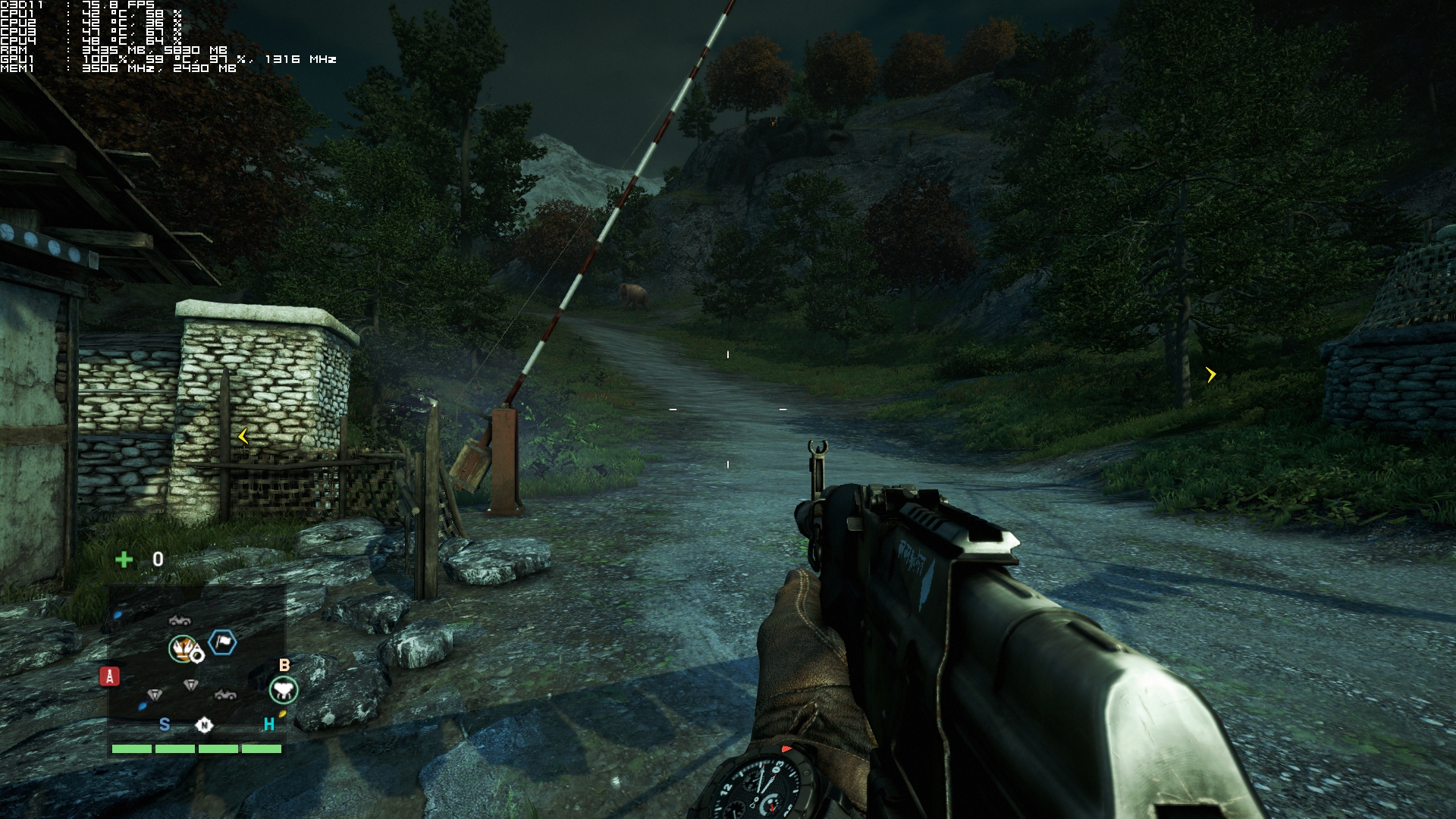
Task: Select the north compass marker
Action: pos(204,726)
